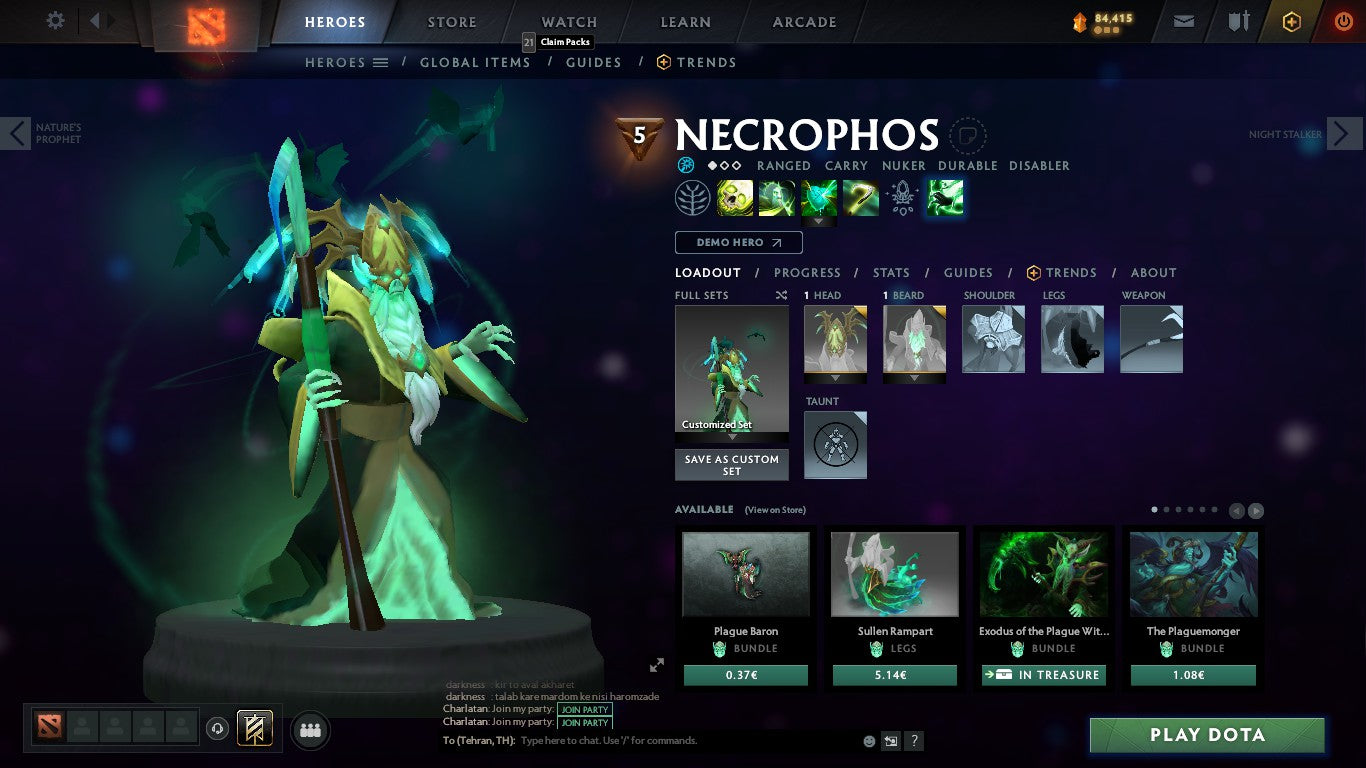Select the second hero facet dot

(723, 165)
